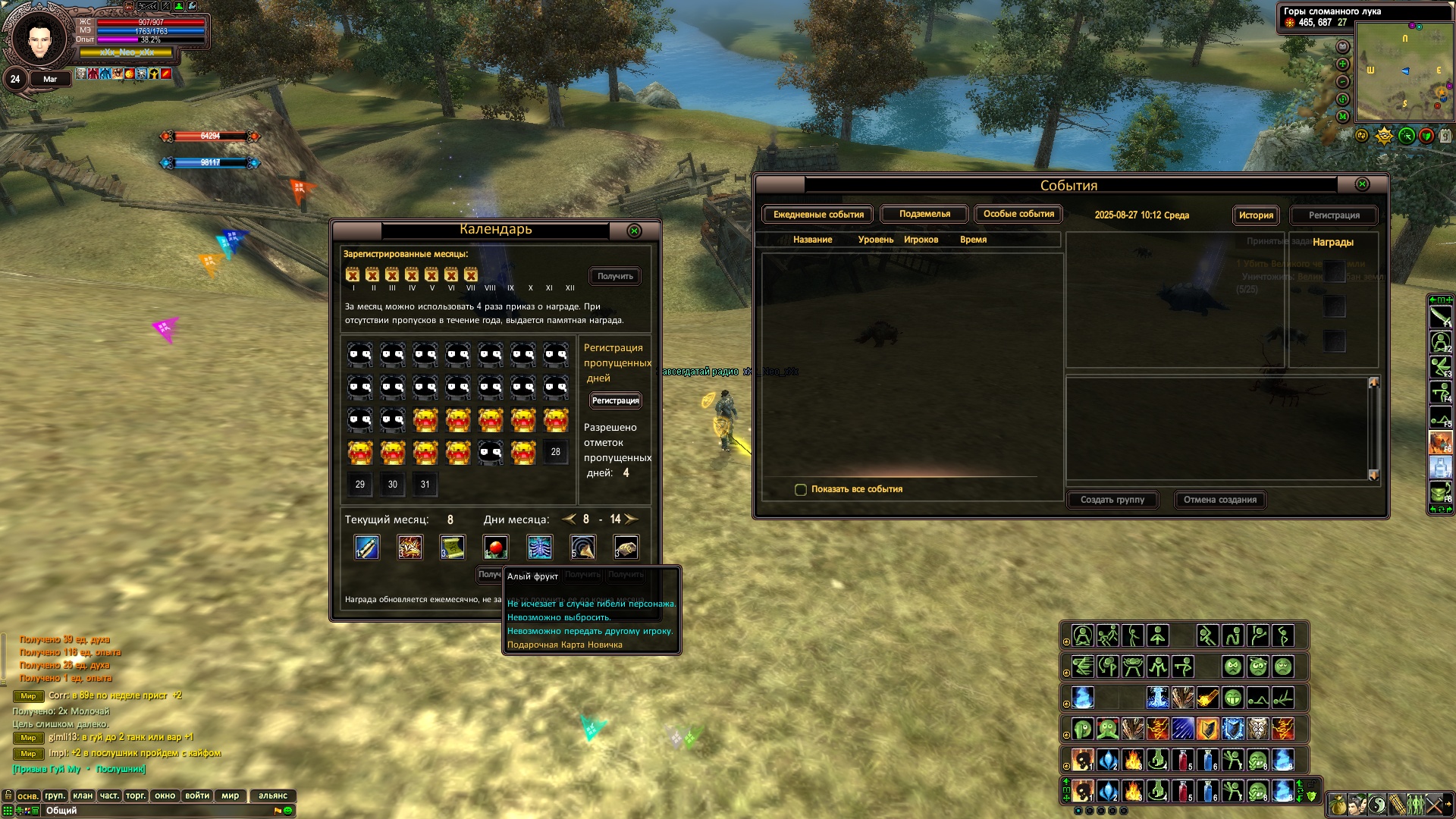Switch to the Подземелья tab
Viewport: 1456px width, 819px height.
click(x=924, y=215)
